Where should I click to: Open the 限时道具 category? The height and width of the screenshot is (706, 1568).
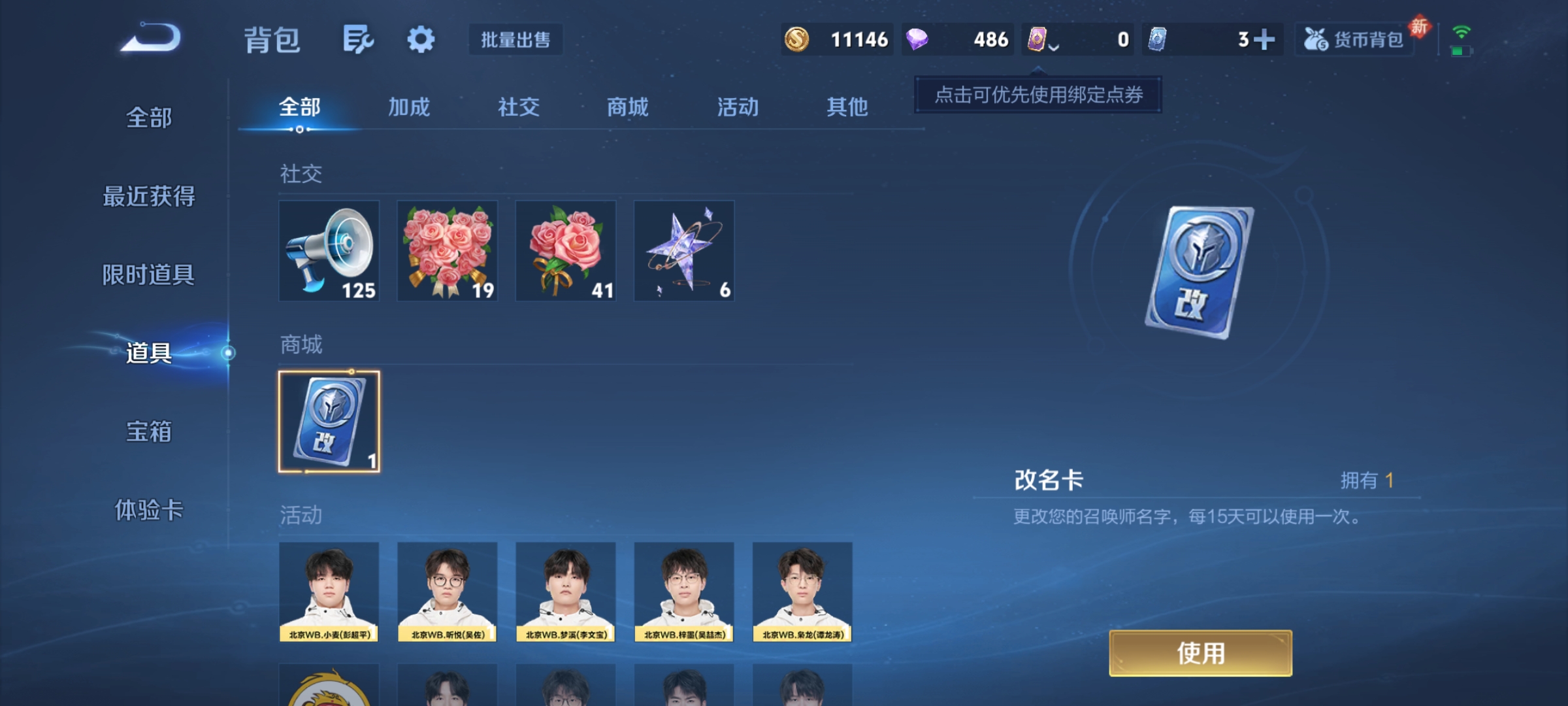tap(149, 275)
